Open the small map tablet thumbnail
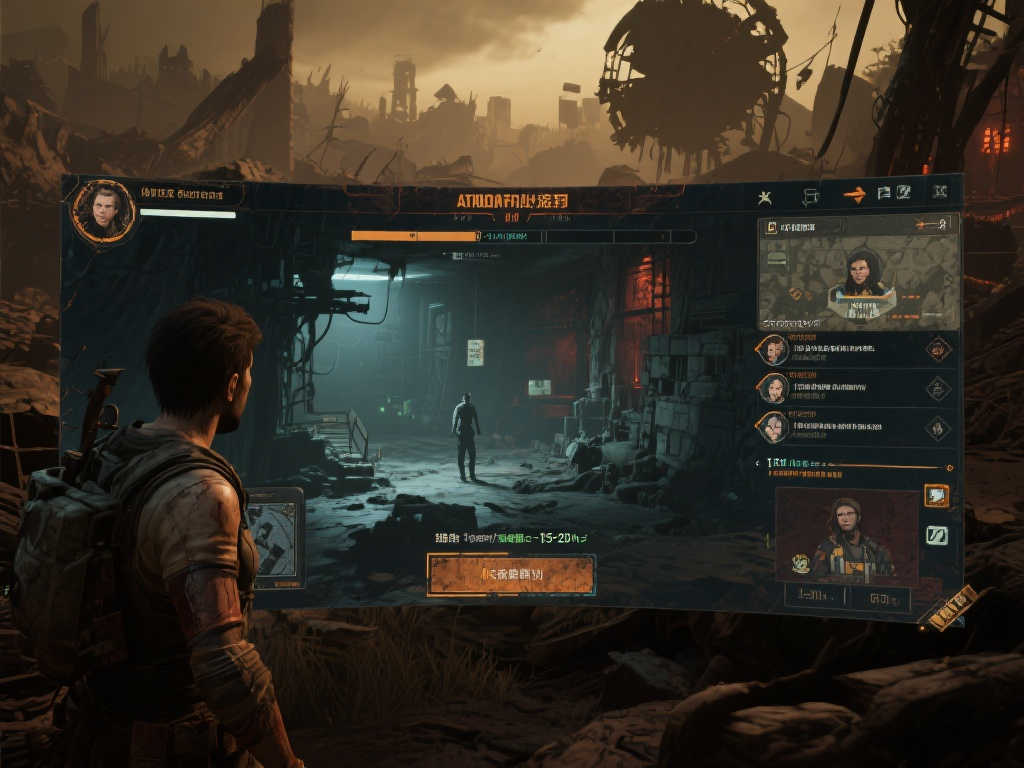This screenshot has width=1024, height=768. tap(274, 538)
